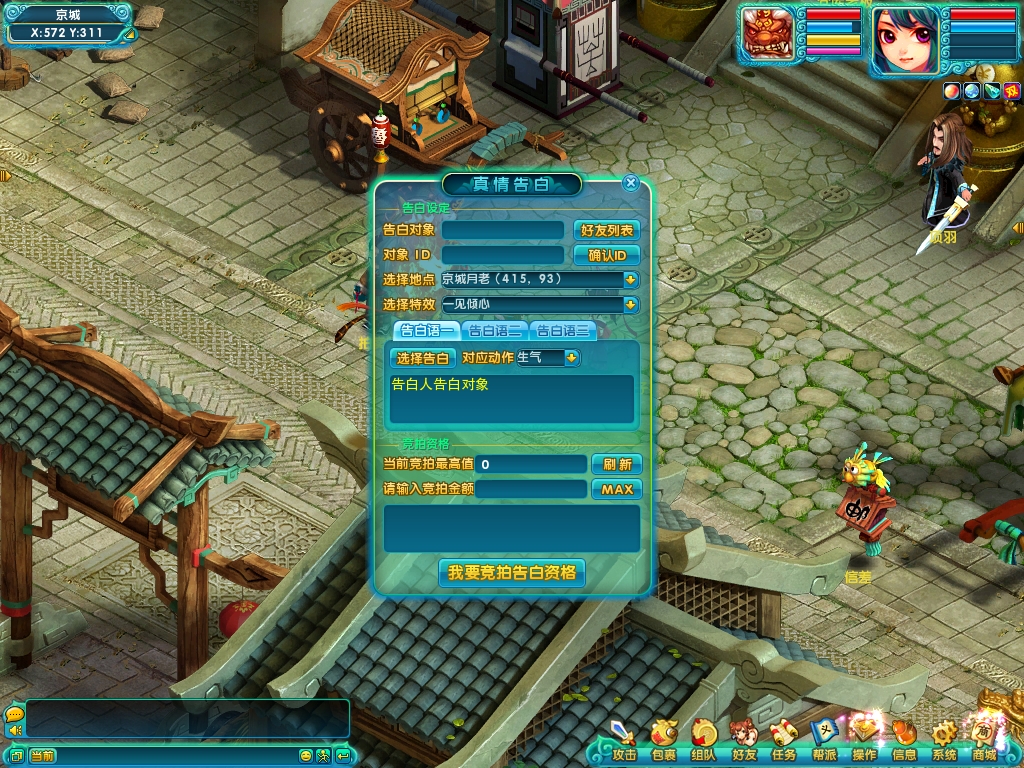The image size is (1024, 768).
Task: Close the 真情告白 dialog window
Action: 630,183
